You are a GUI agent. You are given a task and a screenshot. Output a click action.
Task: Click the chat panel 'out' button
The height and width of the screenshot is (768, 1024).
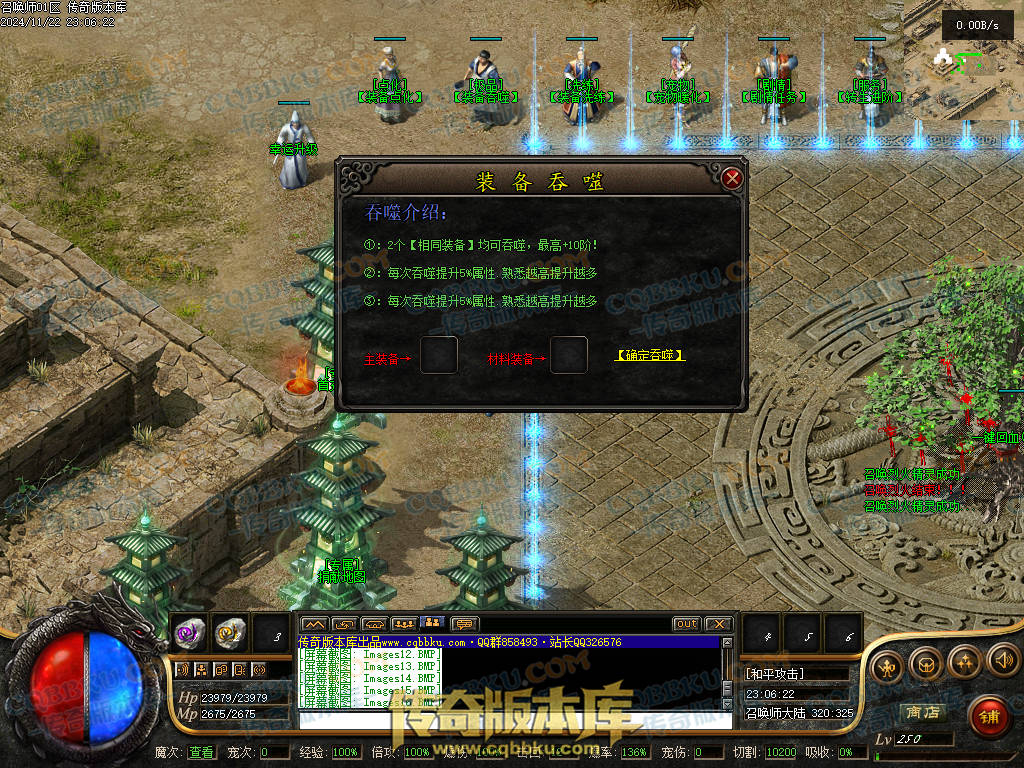point(686,624)
